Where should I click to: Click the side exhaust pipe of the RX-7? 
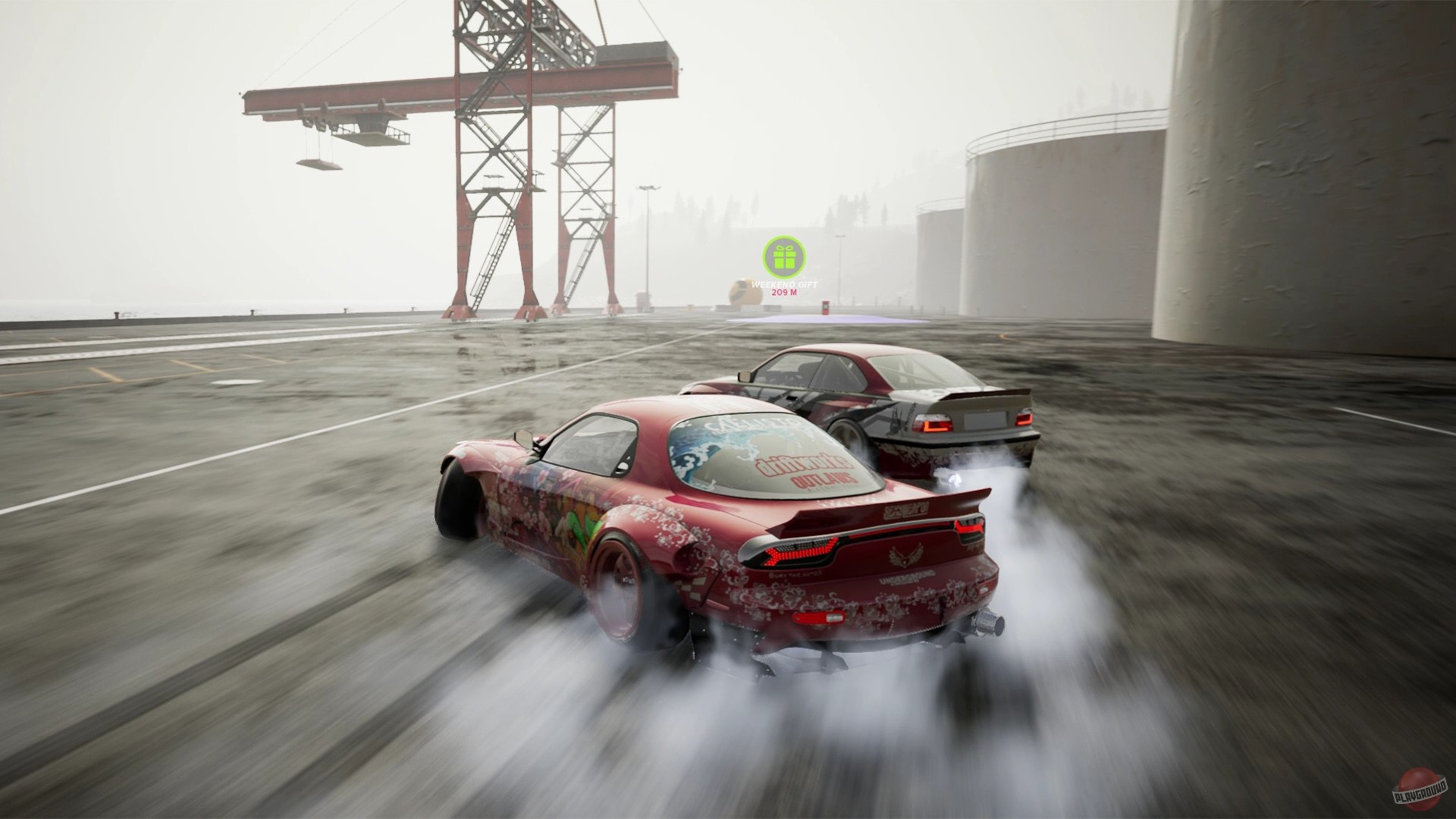(x=989, y=623)
